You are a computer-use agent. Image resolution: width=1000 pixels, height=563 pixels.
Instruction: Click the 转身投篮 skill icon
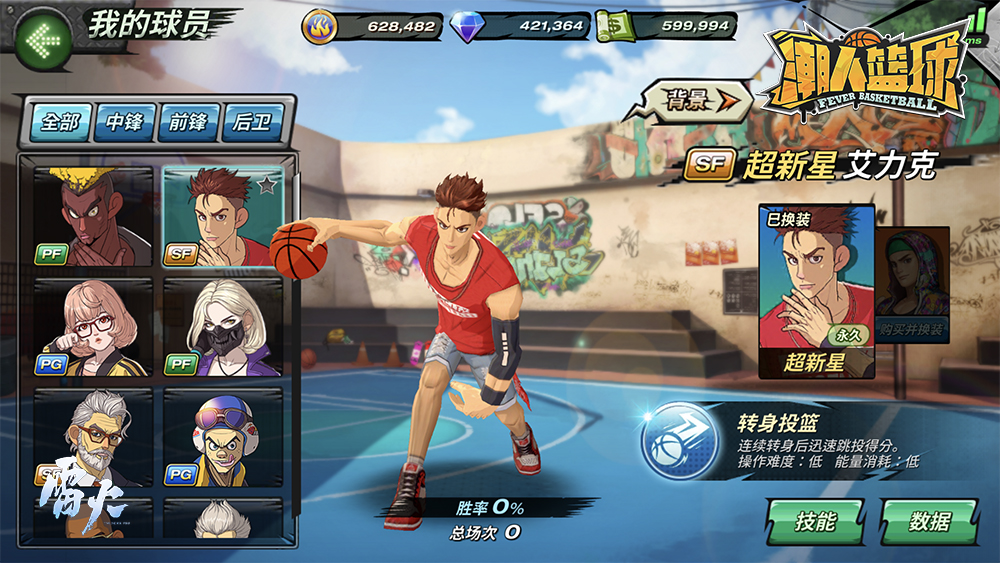click(x=674, y=441)
